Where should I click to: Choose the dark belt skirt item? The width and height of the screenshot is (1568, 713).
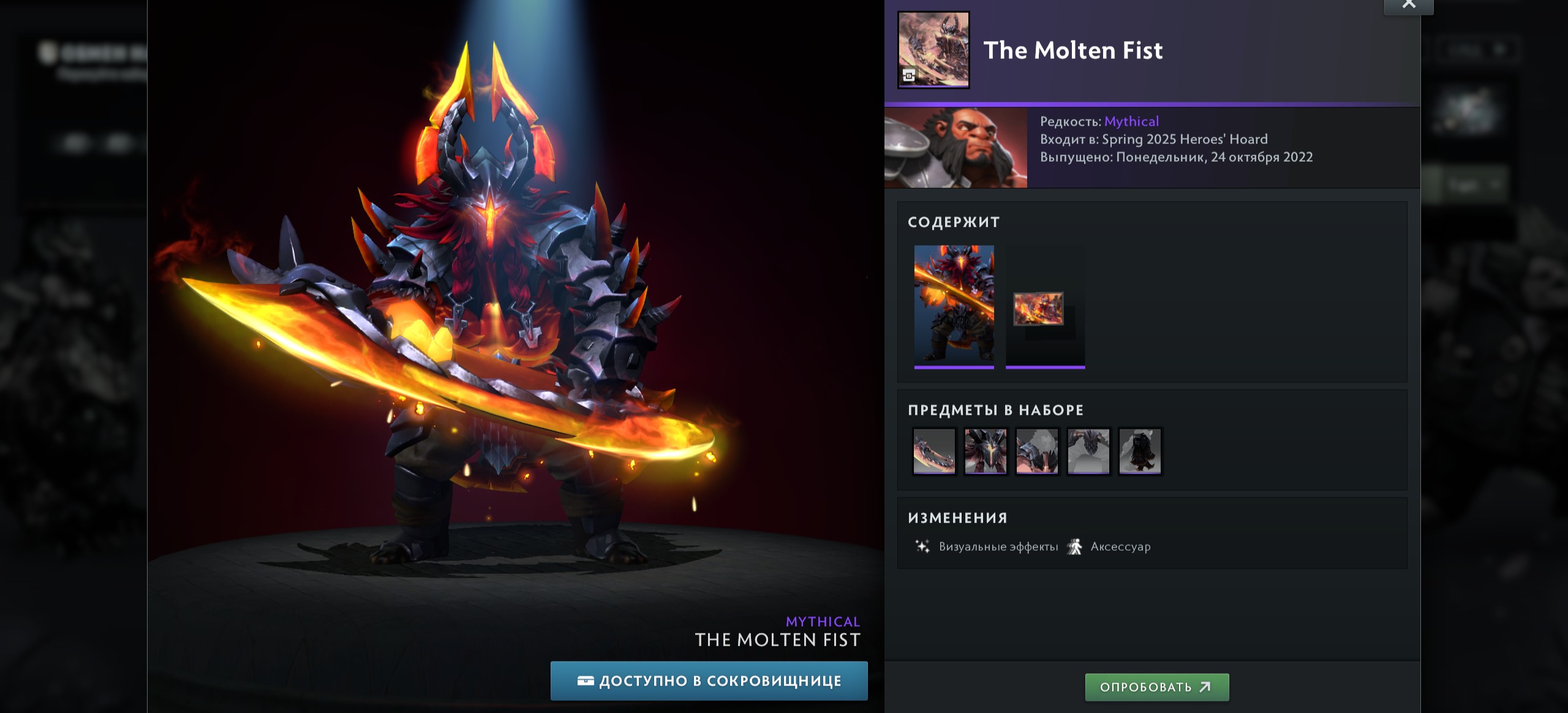tap(1140, 451)
